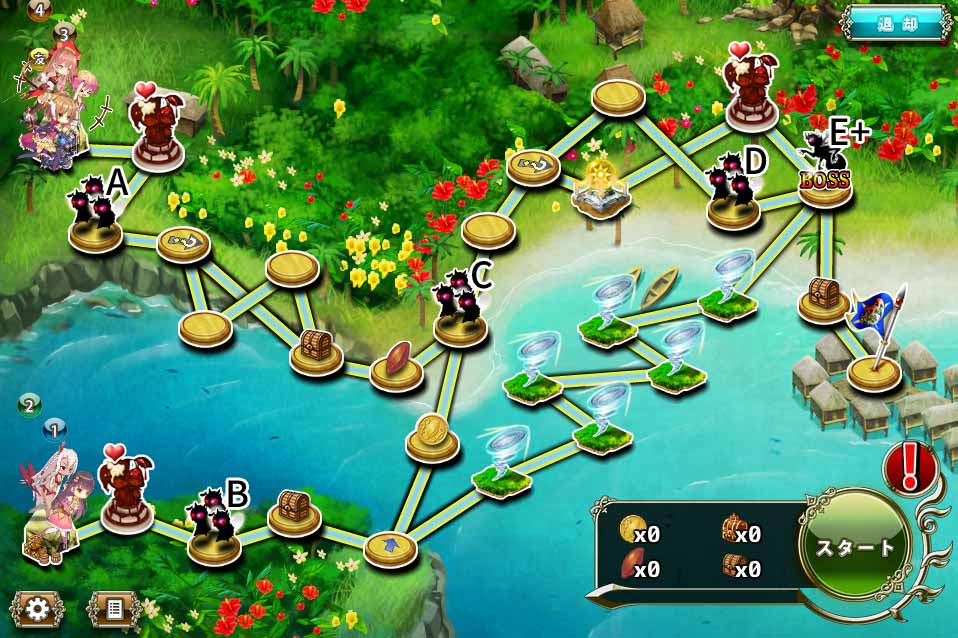Show the document list log
The image size is (958, 638).
tap(113, 607)
